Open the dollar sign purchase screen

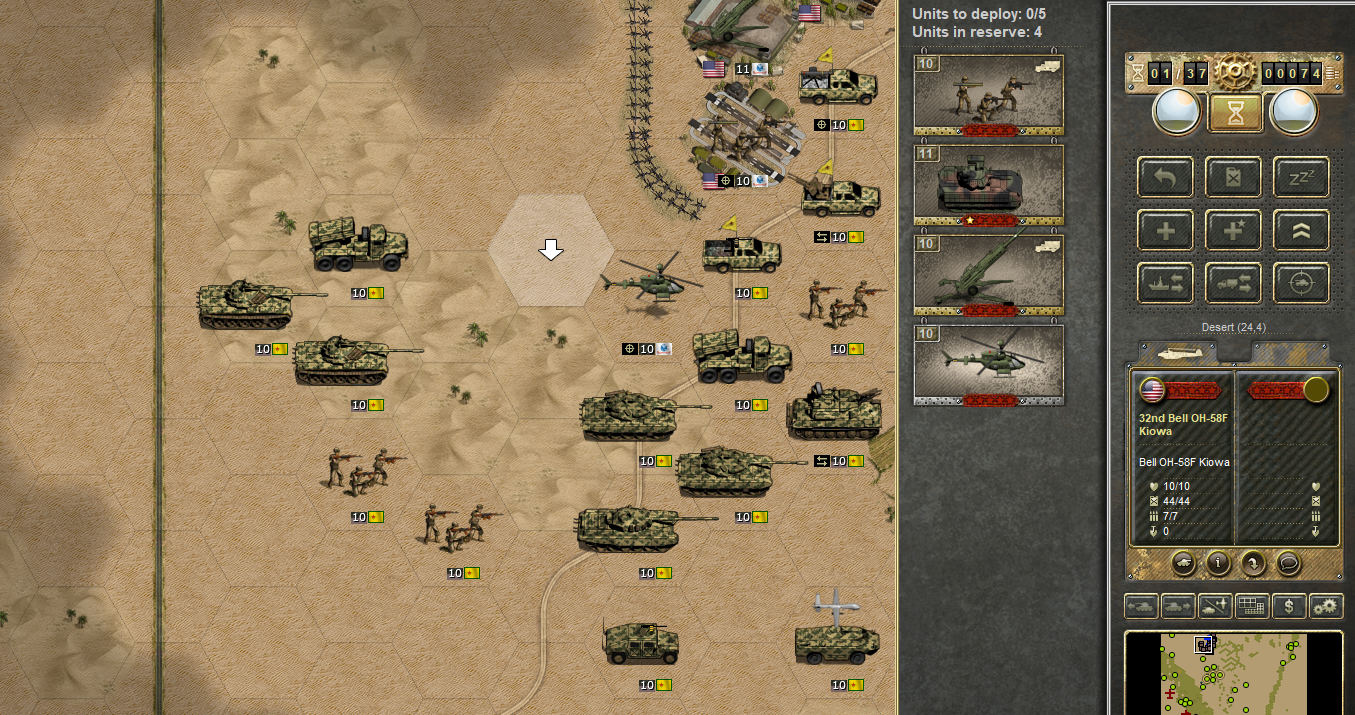tap(1290, 605)
